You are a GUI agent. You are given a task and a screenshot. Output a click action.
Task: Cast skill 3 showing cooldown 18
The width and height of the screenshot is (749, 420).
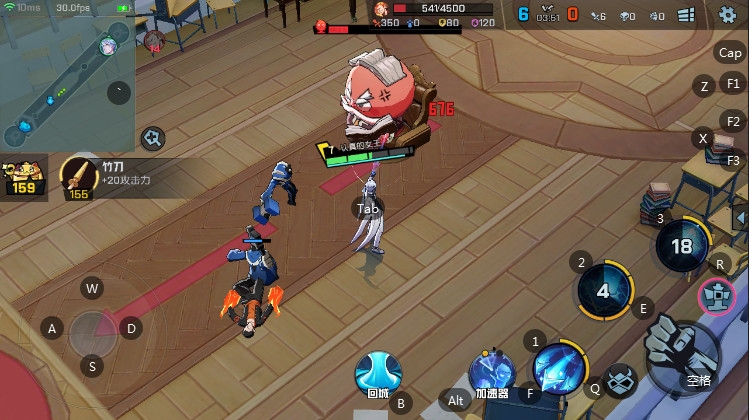pyautogui.click(x=682, y=246)
